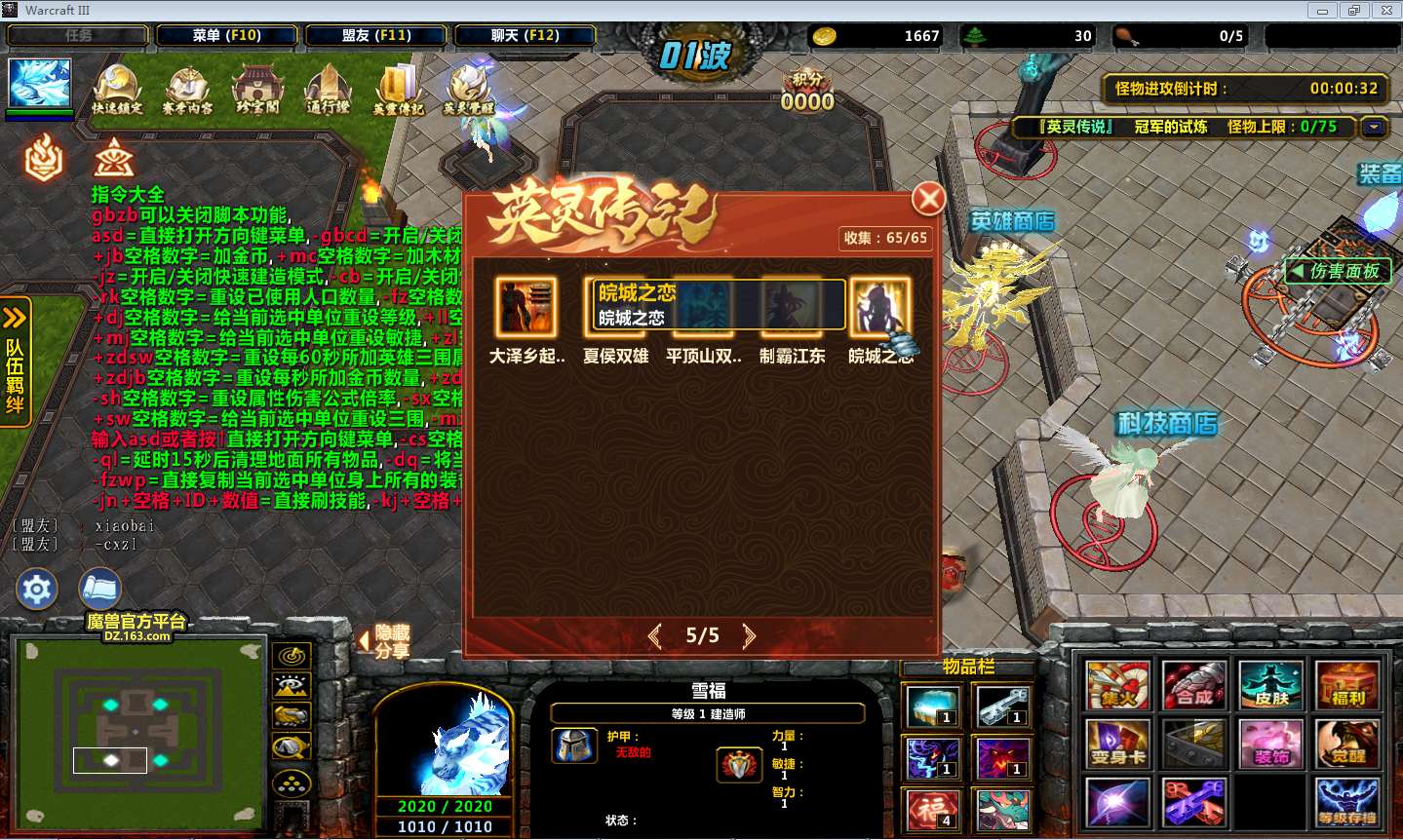1403x840 pixels.
Task: Open the 菜单 (F10) menu
Action: click(226, 35)
